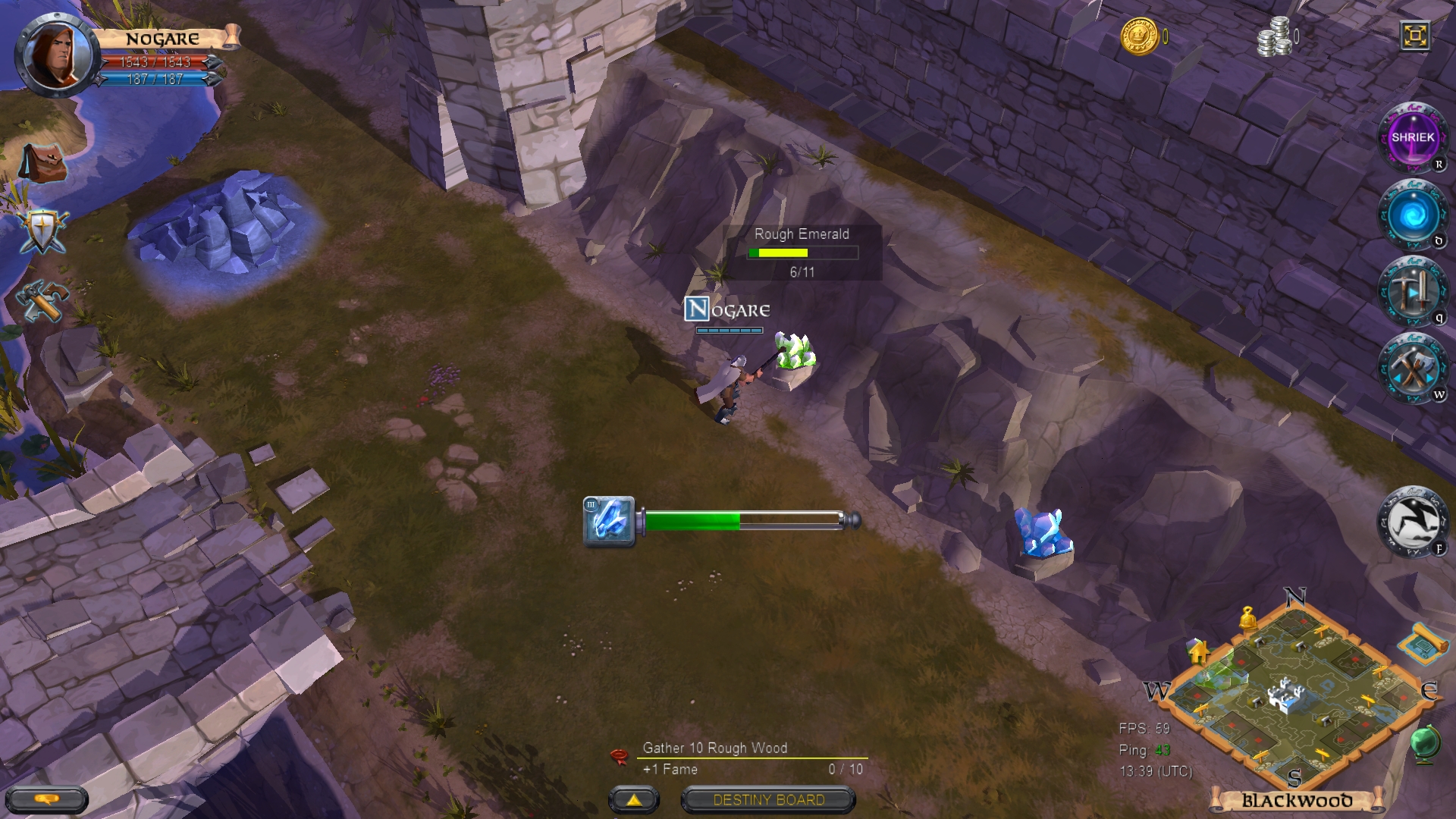
Task: Cast the blue swirl ability in the D slot
Action: coord(1415,216)
